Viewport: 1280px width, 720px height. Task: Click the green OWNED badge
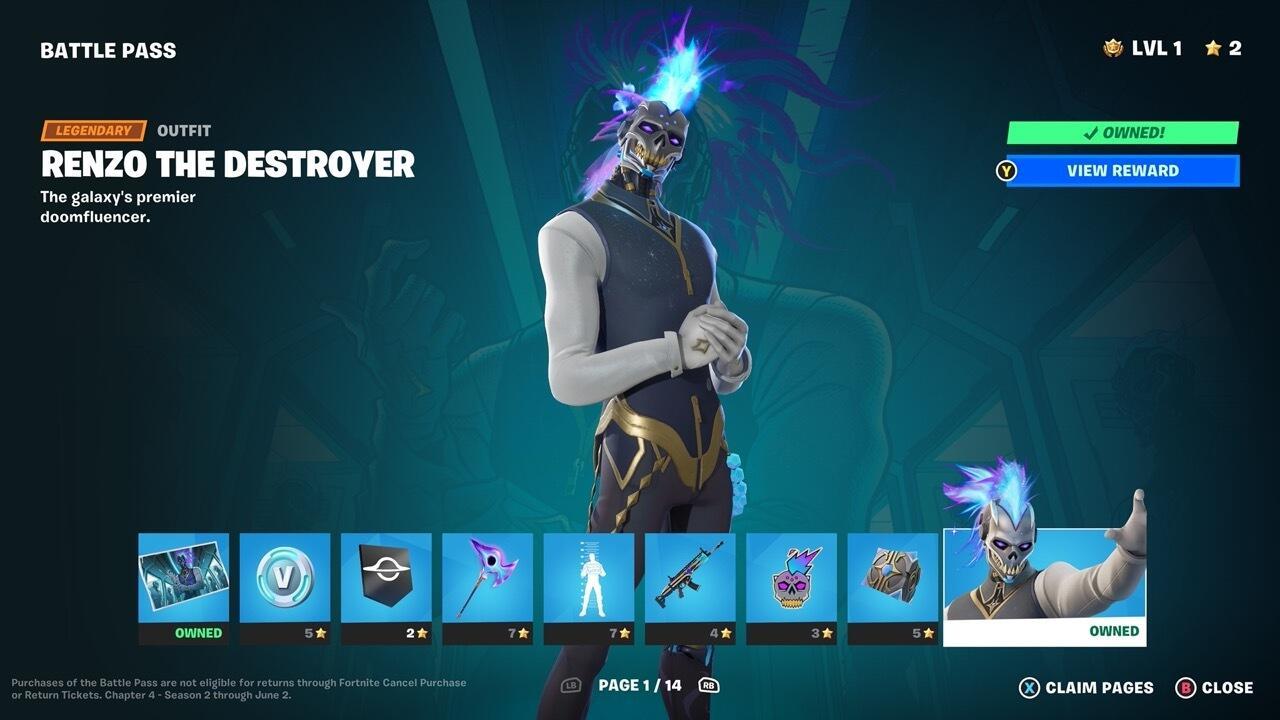pyautogui.click(x=1121, y=132)
